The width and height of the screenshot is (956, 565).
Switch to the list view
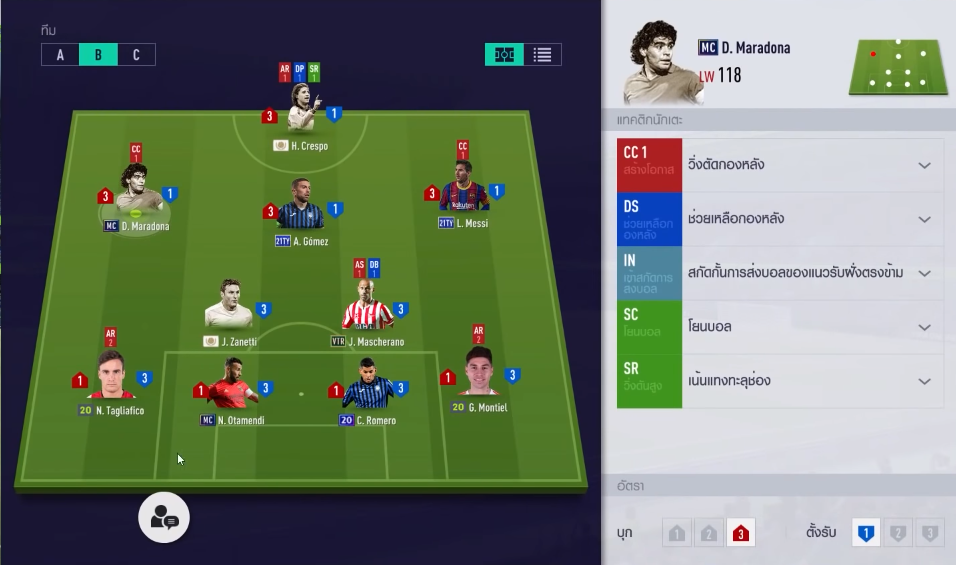tap(542, 55)
